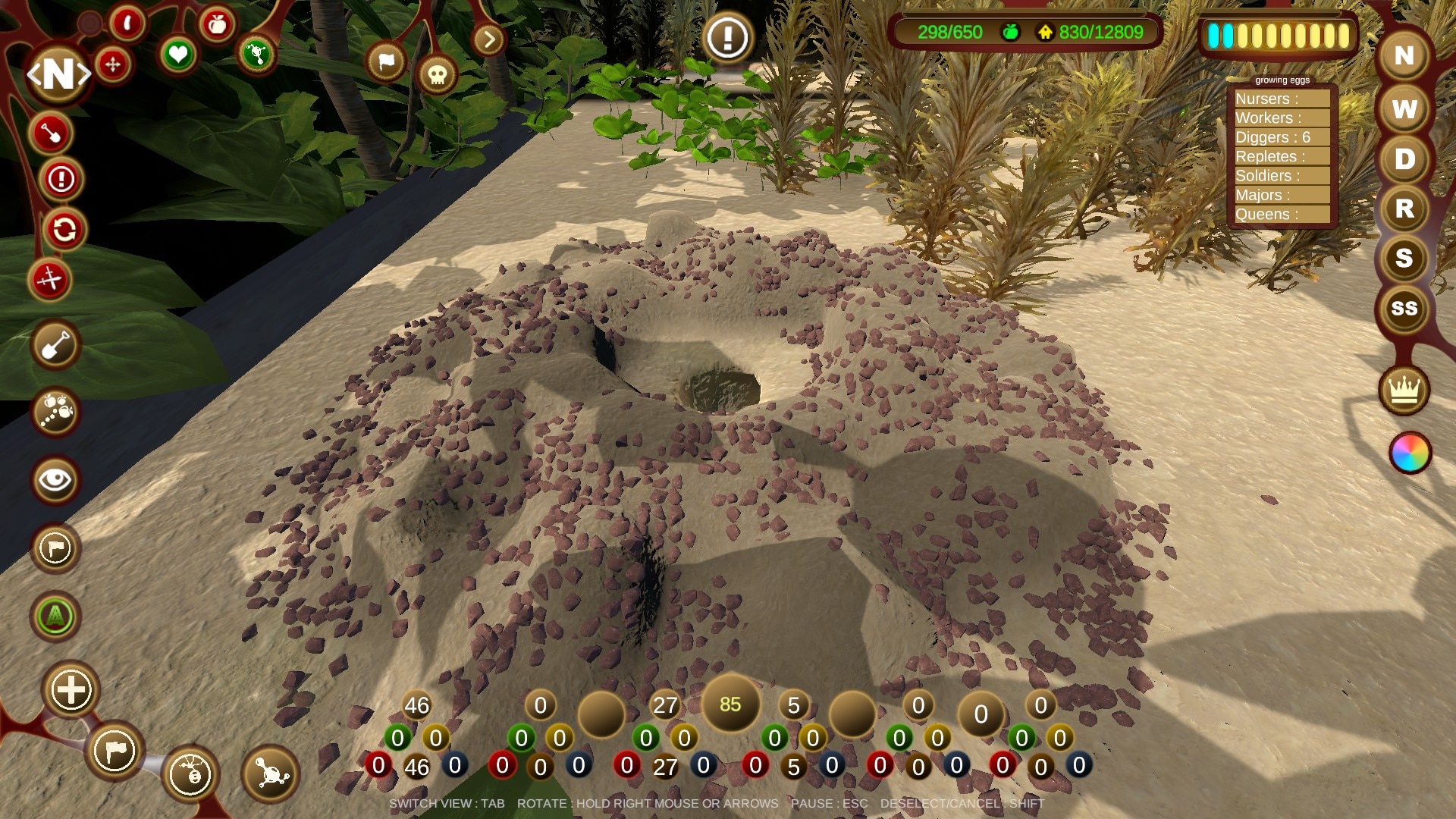
Task: Click the skull icon button
Action: point(437,74)
